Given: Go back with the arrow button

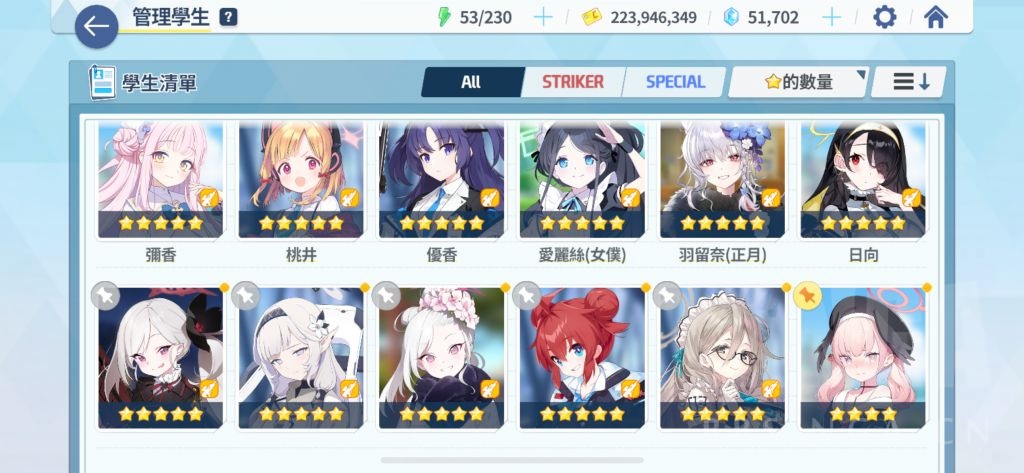Looking at the screenshot, I should tap(96, 26).
